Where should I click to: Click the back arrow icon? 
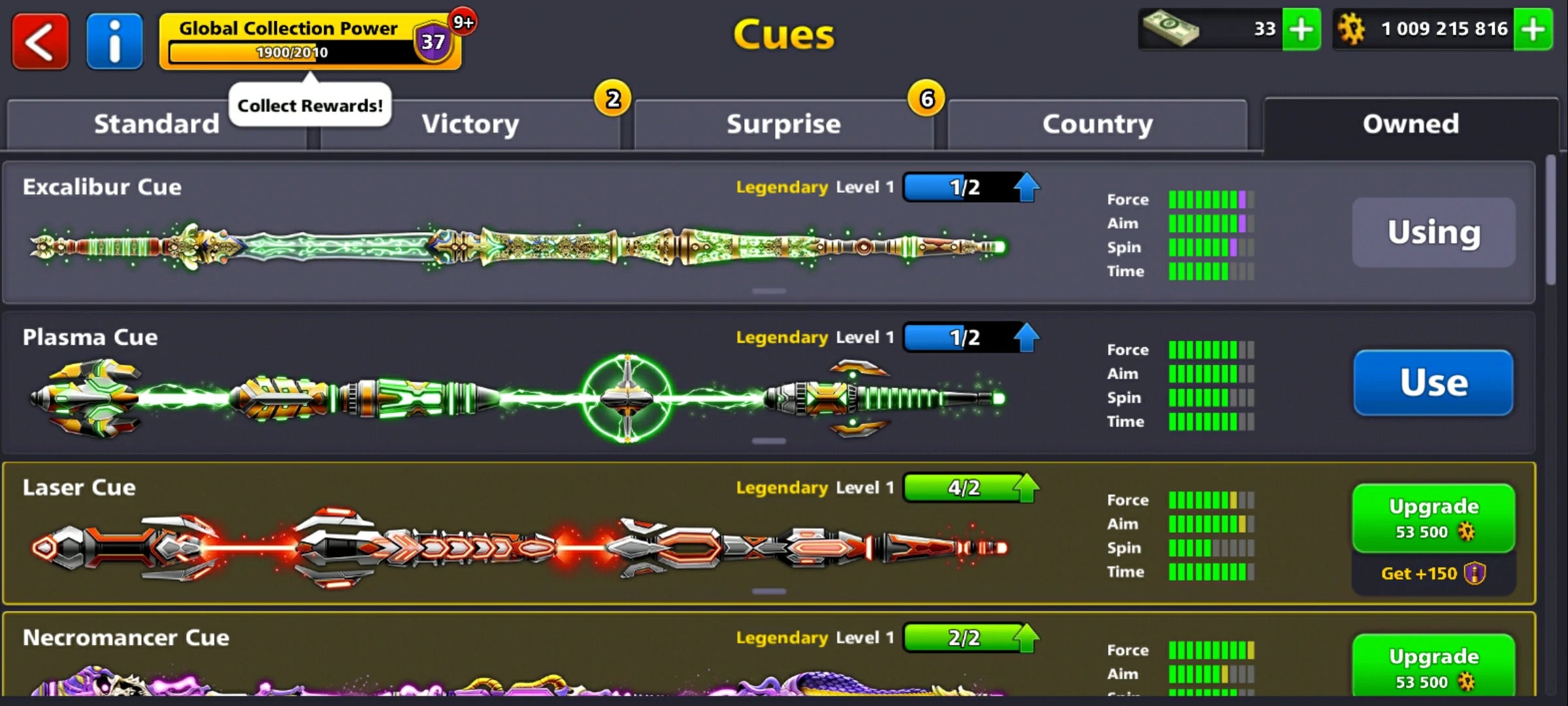point(39,41)
